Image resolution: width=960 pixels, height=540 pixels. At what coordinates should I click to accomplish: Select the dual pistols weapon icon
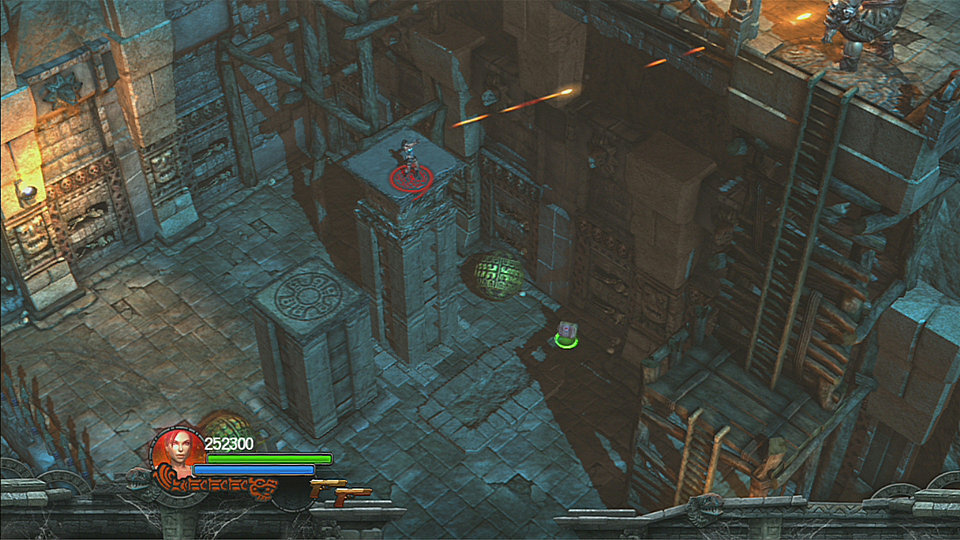tap(340, 490)
